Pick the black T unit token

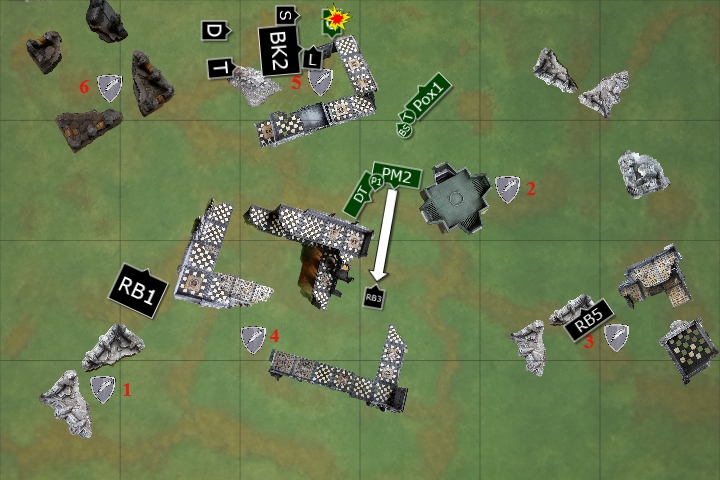tap(221, 68)
